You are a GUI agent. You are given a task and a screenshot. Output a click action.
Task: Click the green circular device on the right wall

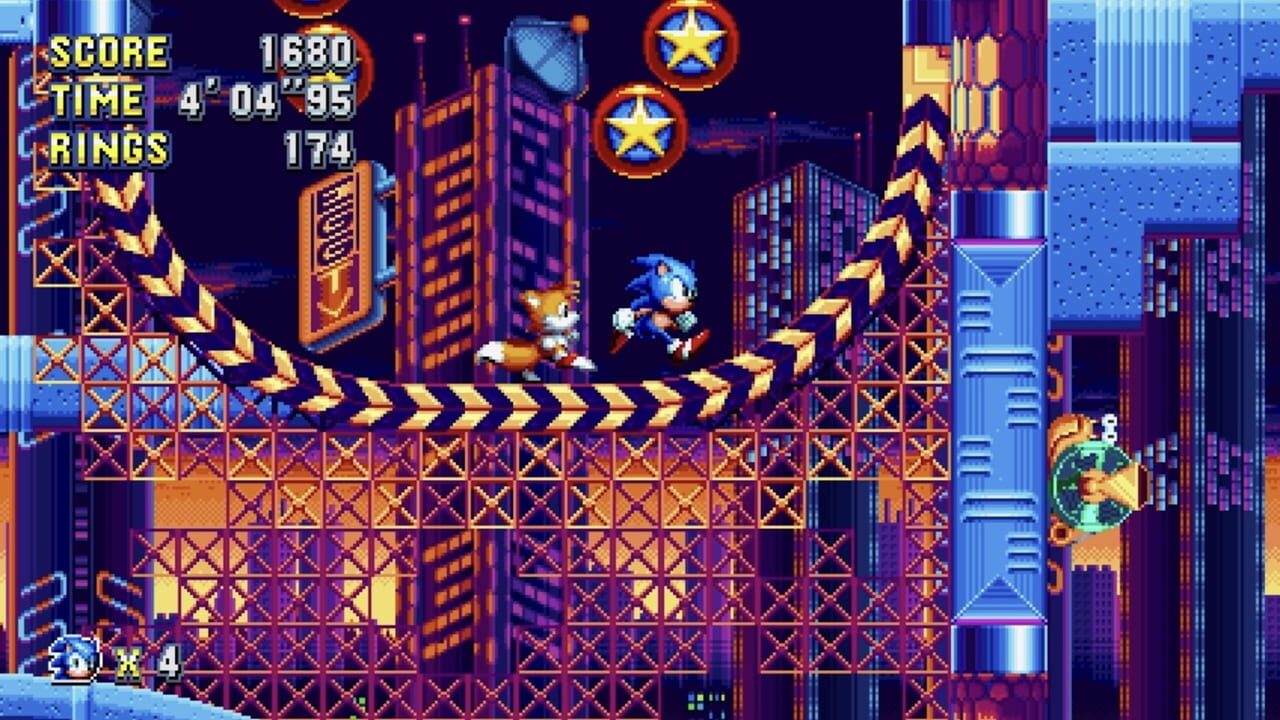click(1090, 487)
